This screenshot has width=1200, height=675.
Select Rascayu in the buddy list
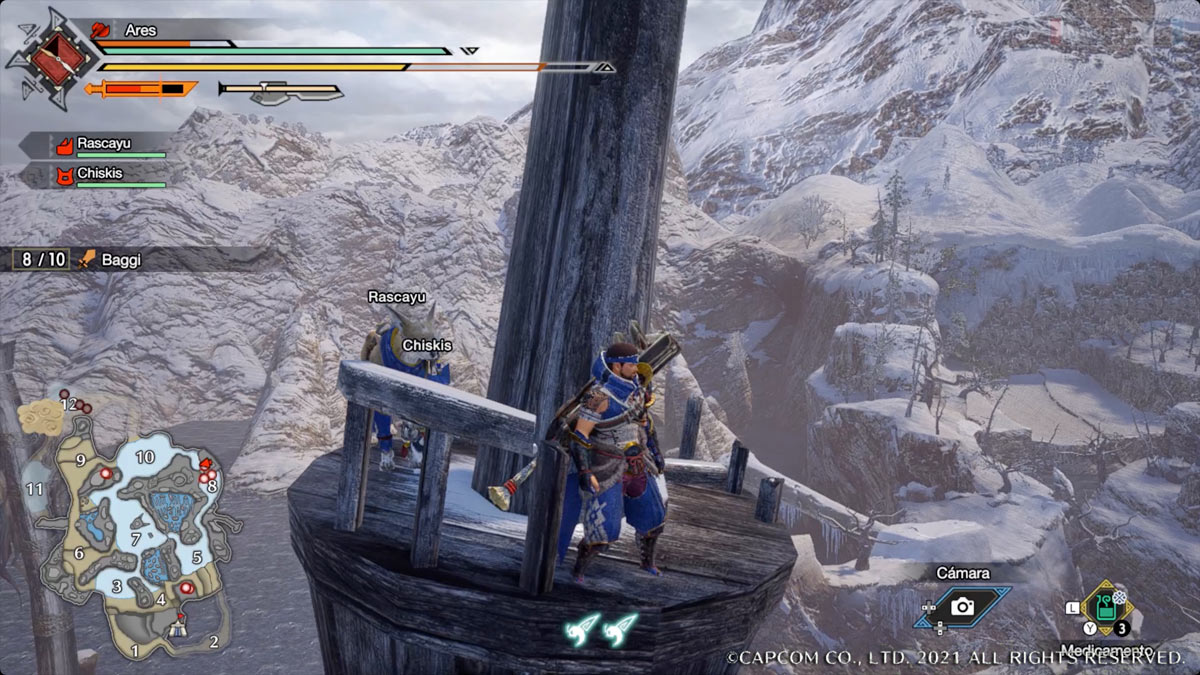click(102, 145)
